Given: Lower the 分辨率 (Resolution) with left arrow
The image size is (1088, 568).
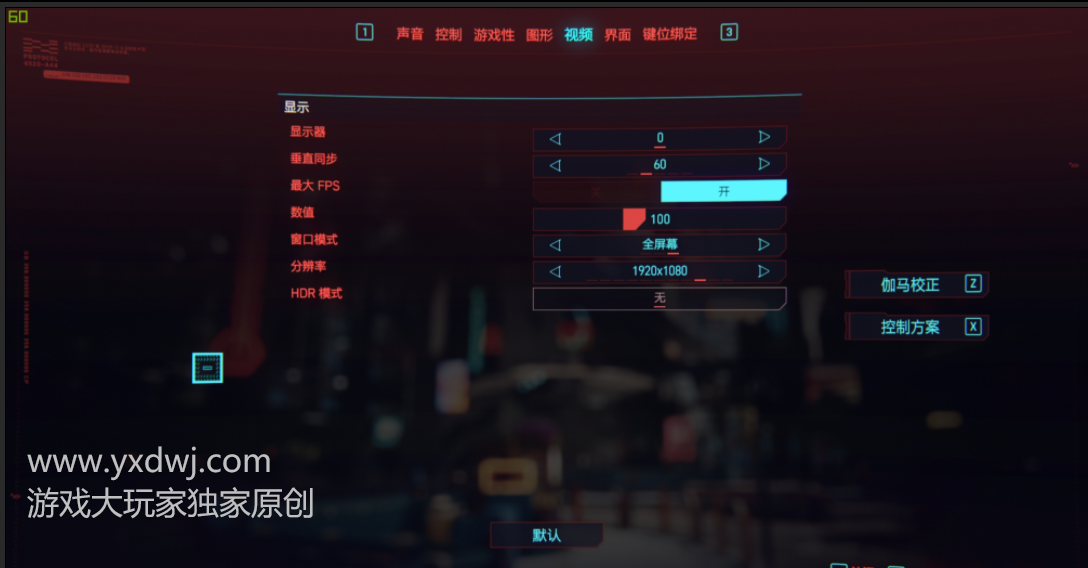Looking at the screenshot, I should point(555,272).
